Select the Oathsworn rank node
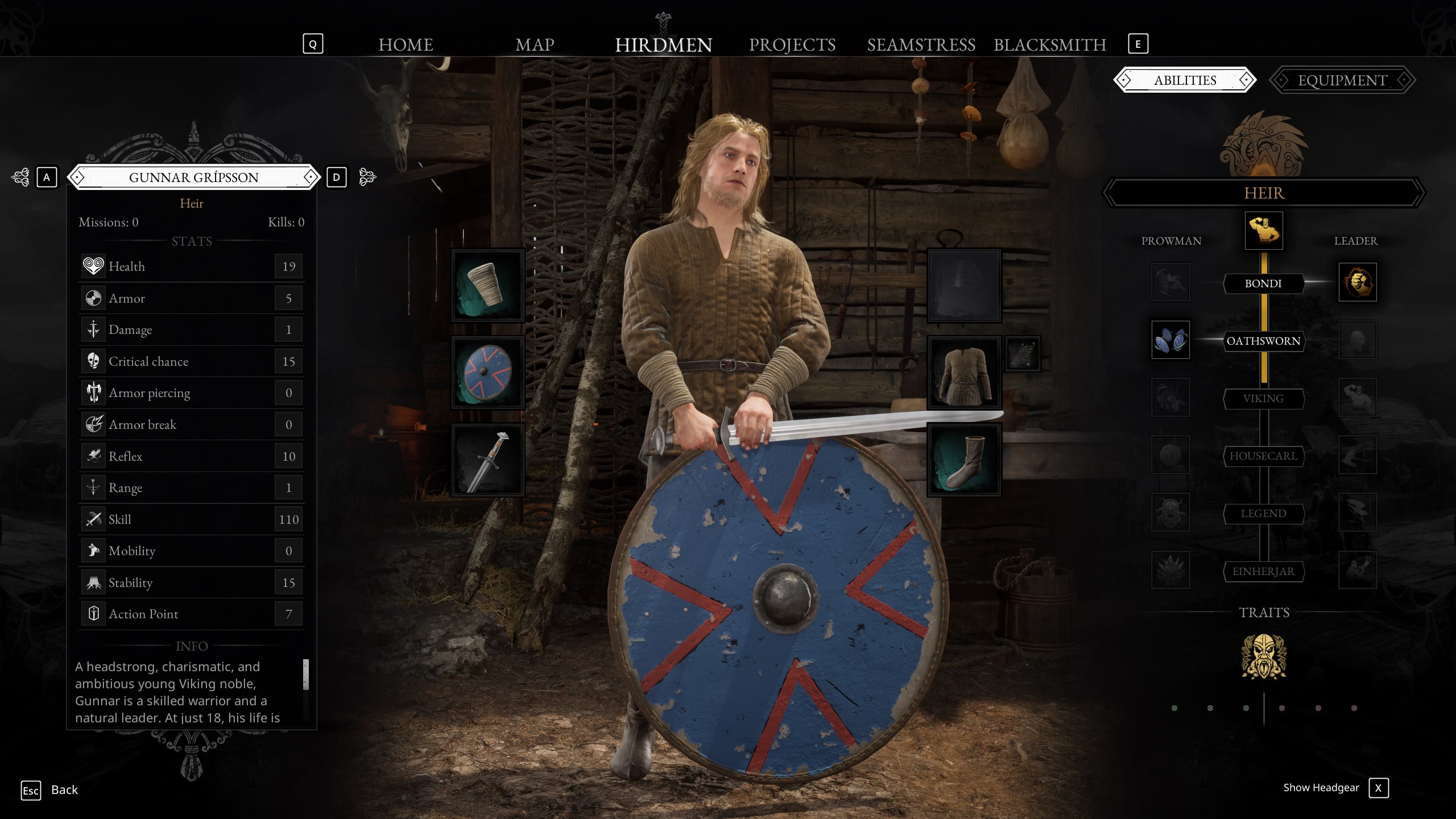 click(x=1263, y=341)
